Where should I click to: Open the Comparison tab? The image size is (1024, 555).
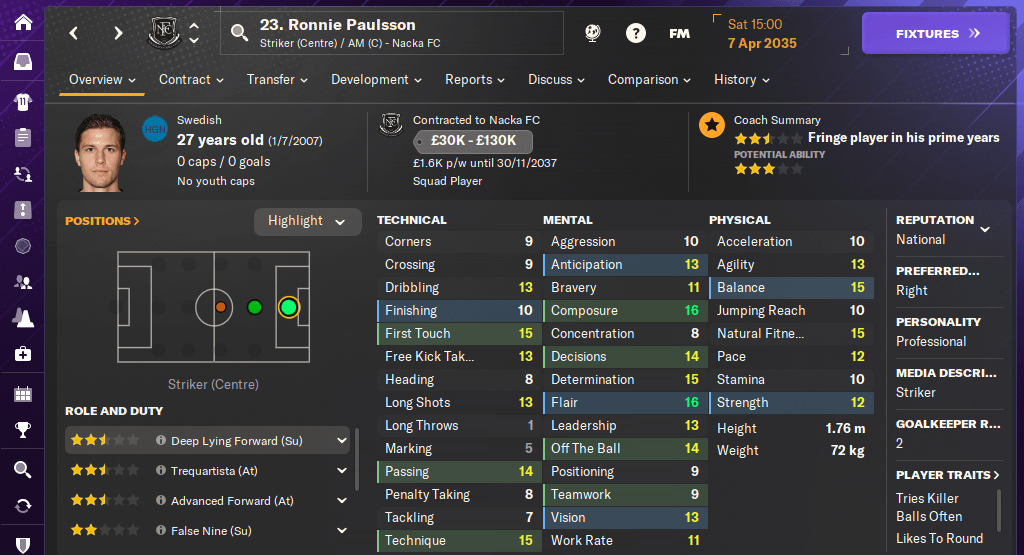coord(649,80)
